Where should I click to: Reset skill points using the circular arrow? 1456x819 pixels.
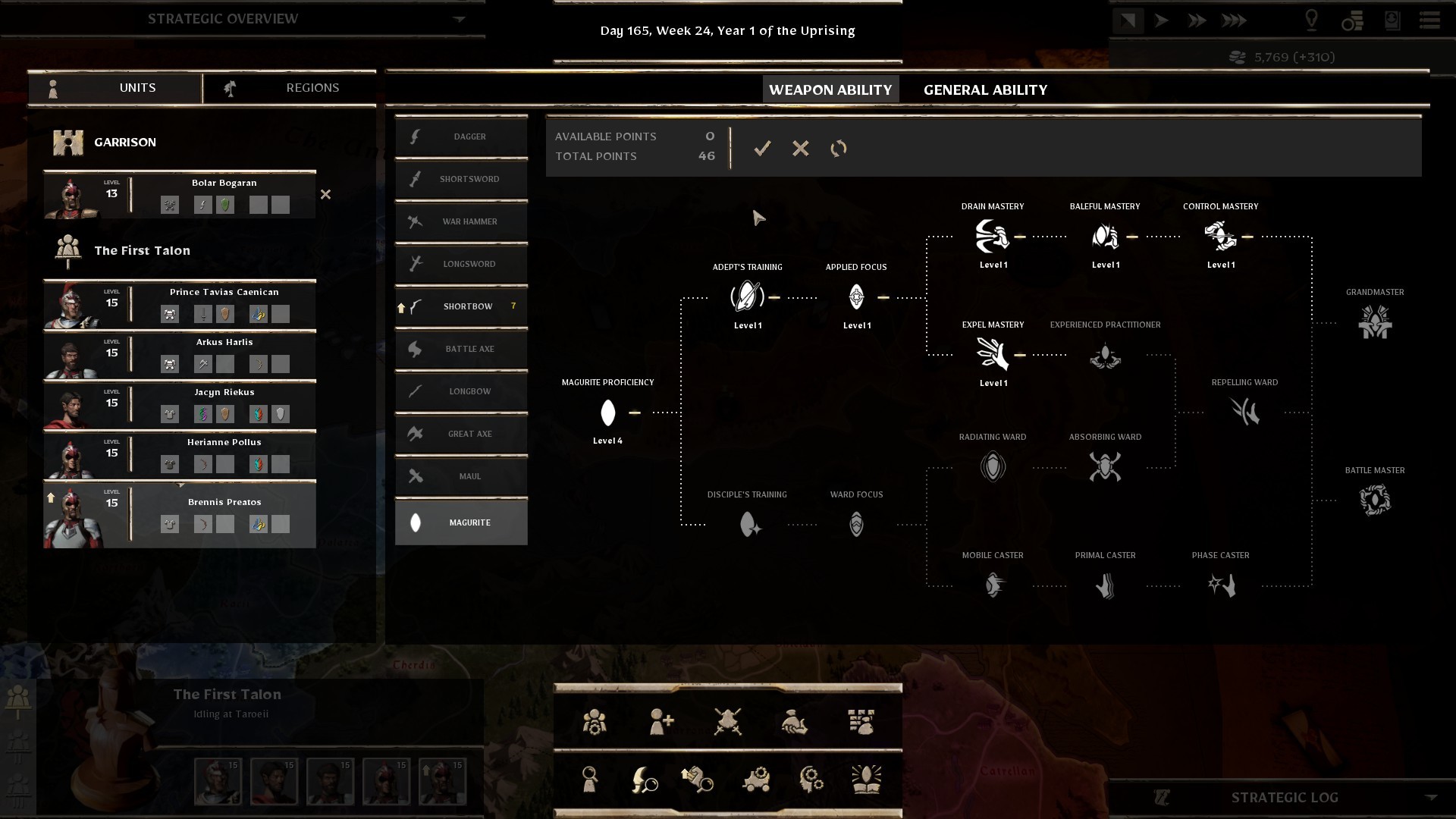pos(839,149)
